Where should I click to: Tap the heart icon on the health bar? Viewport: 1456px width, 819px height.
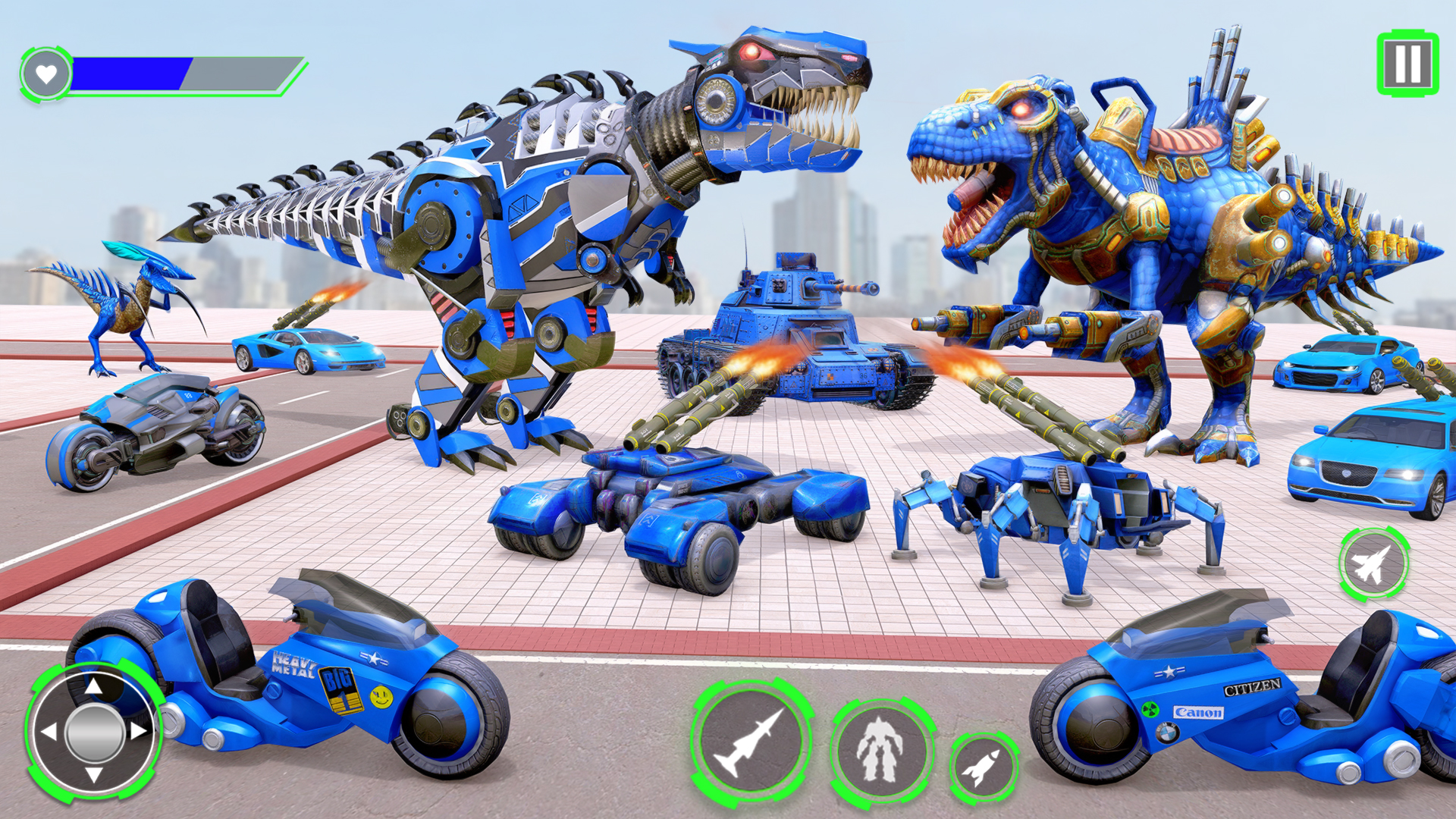click(45, 74)
